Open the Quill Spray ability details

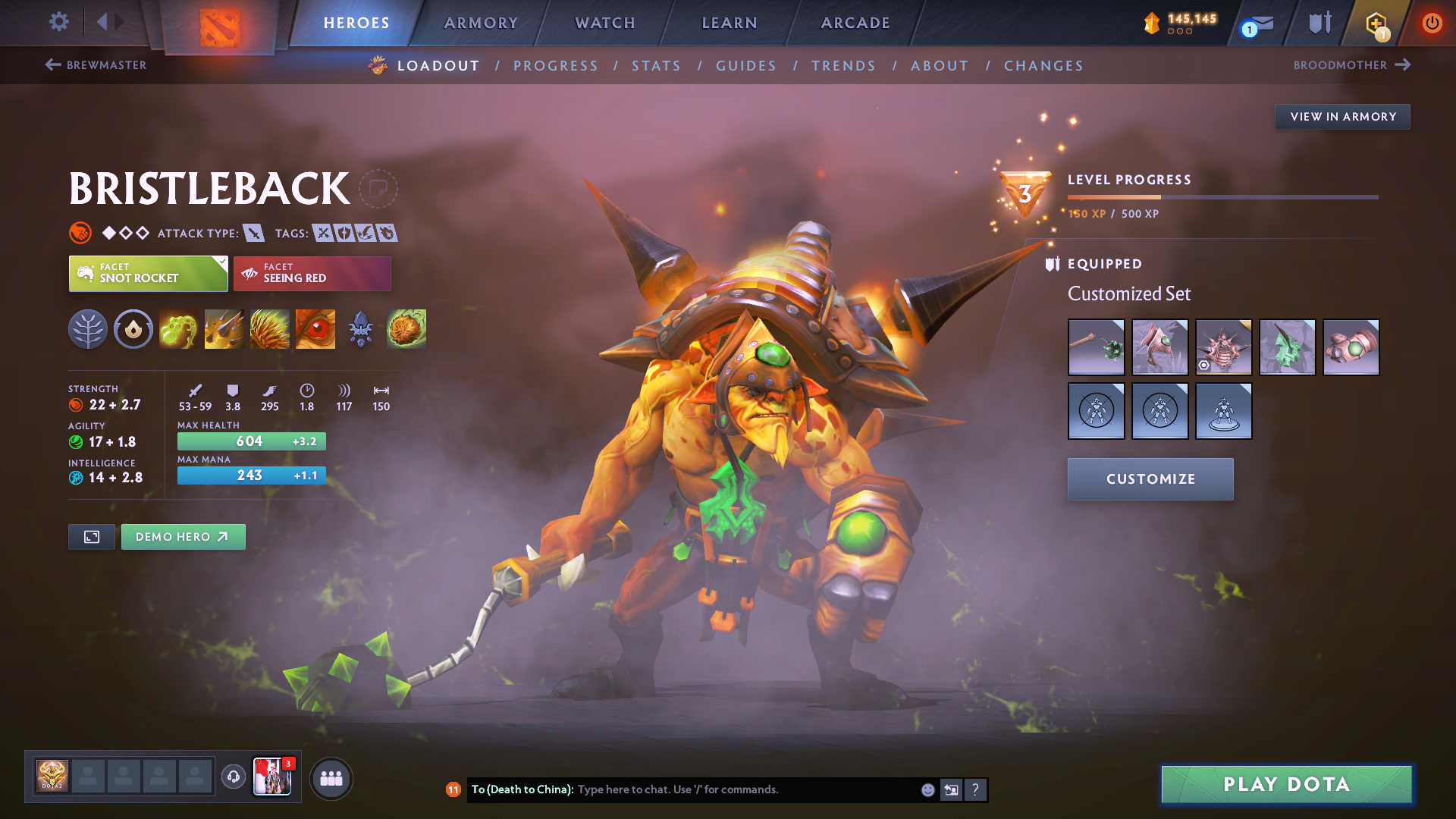(x=224, y=329)
